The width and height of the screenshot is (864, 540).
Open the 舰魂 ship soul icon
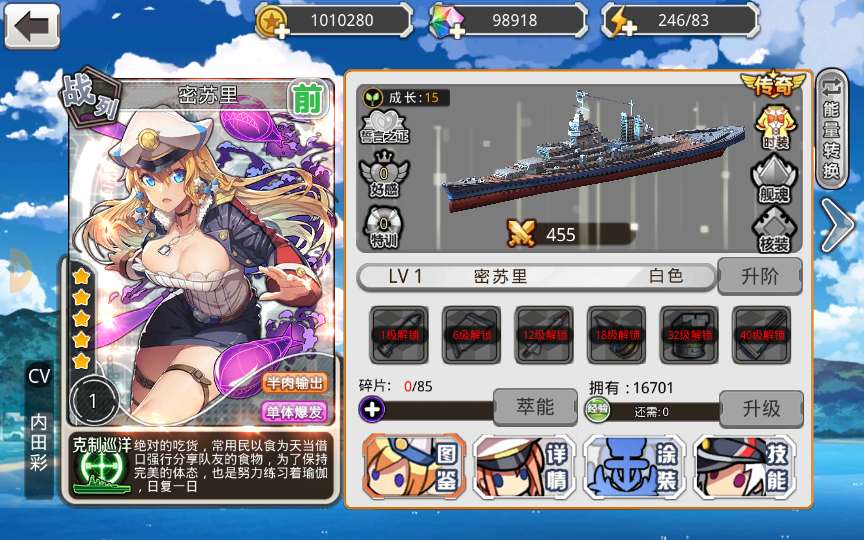coord(775,178)
